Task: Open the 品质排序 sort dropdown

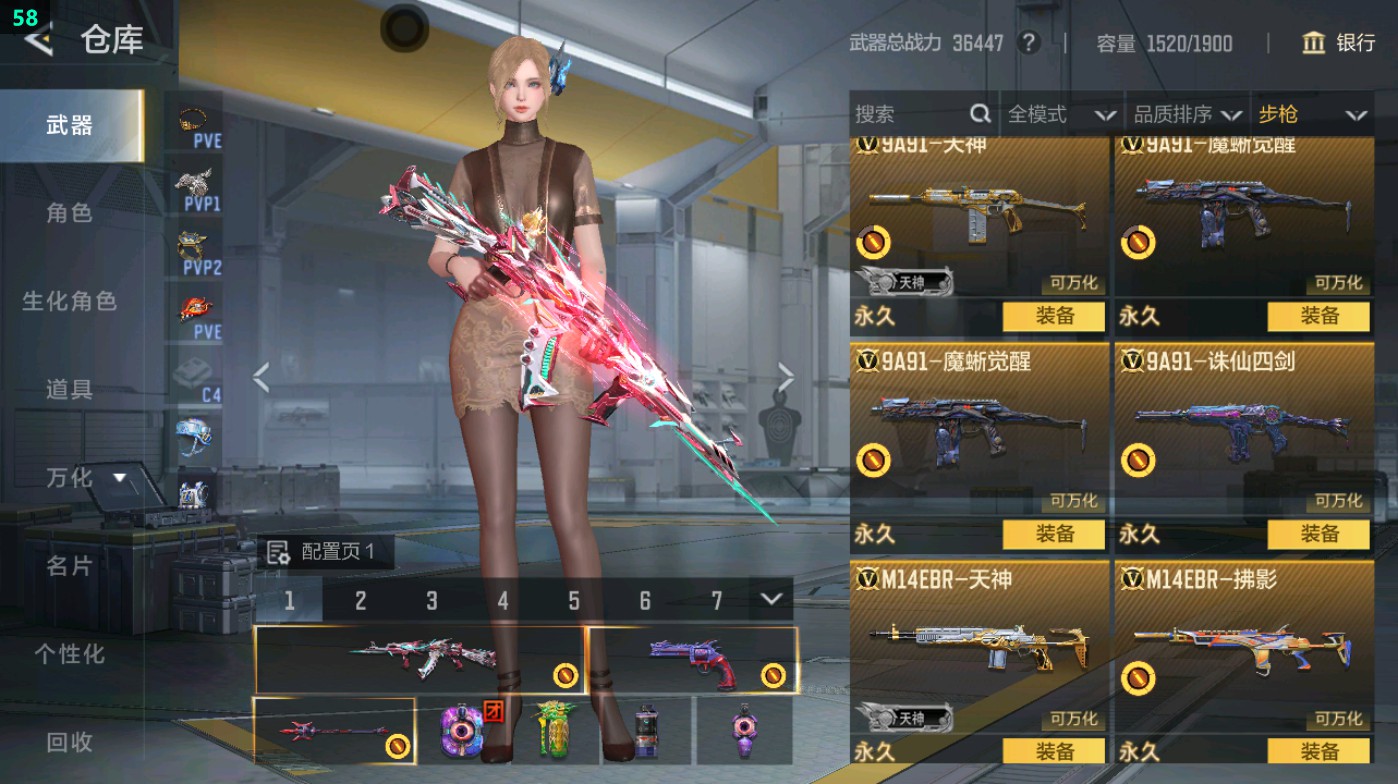Action: pos(1187,115)
